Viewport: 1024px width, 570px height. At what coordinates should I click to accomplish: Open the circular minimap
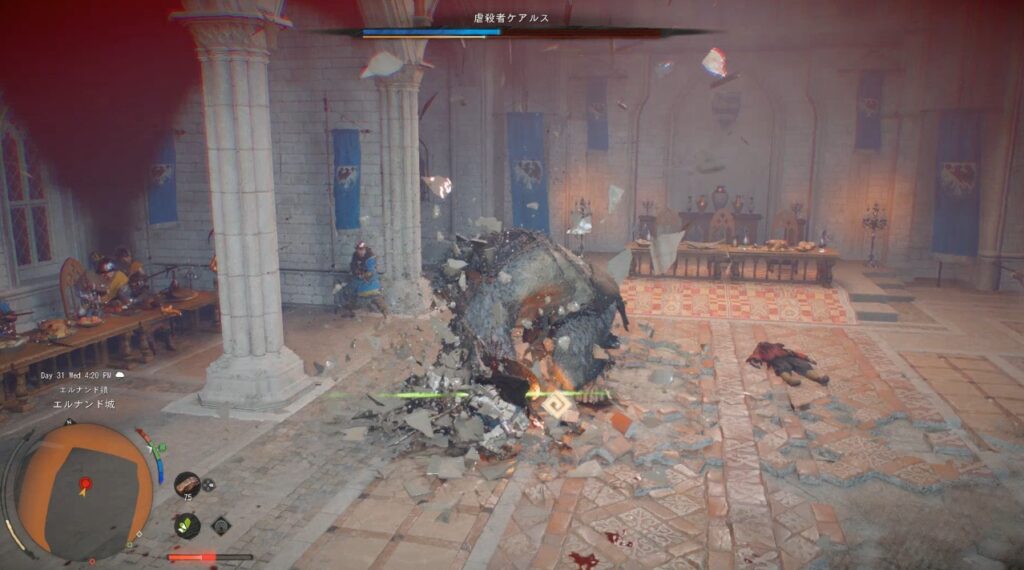point(84,490)
